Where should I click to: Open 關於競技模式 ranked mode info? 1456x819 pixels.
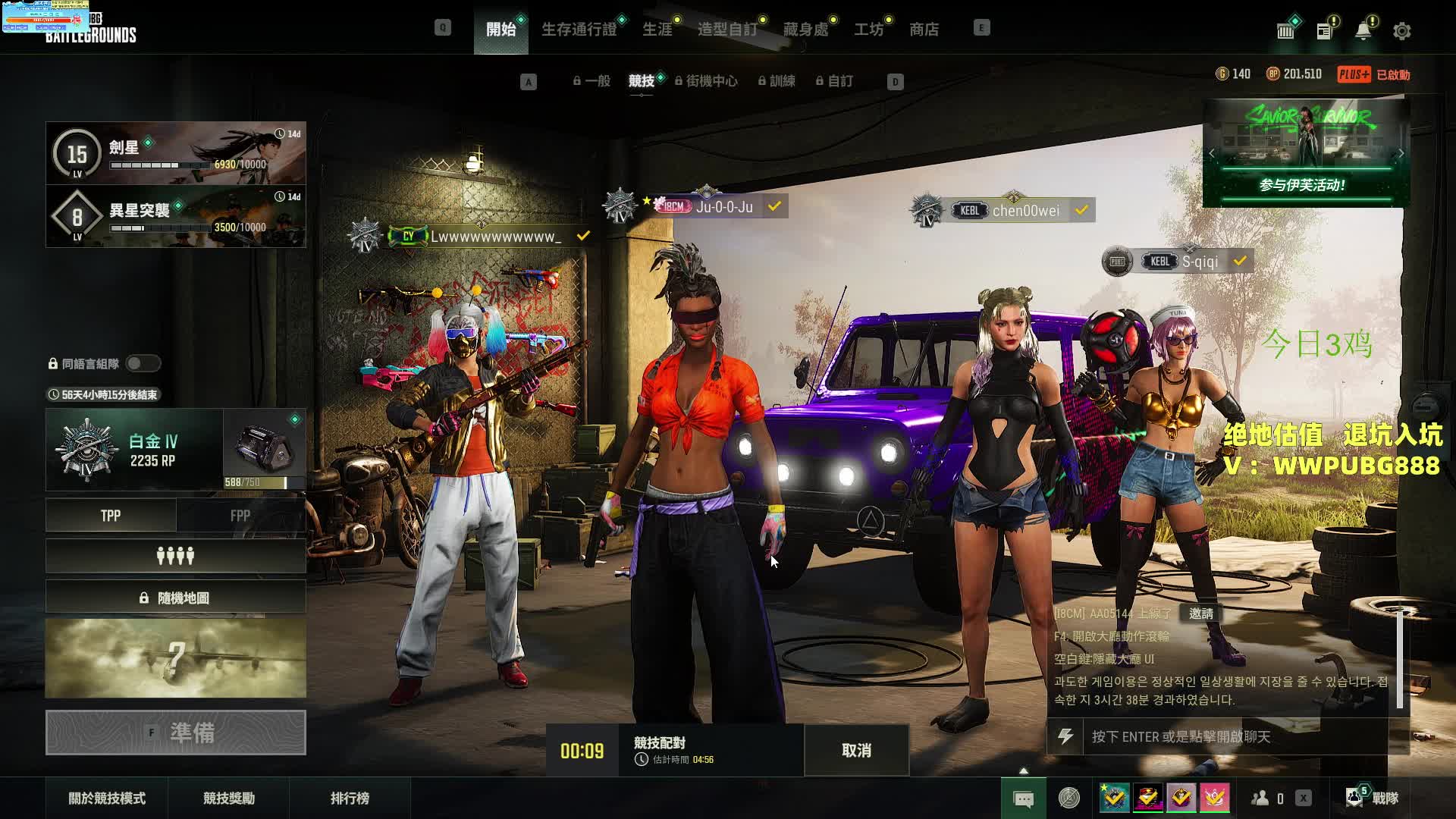tap(107, 798)
